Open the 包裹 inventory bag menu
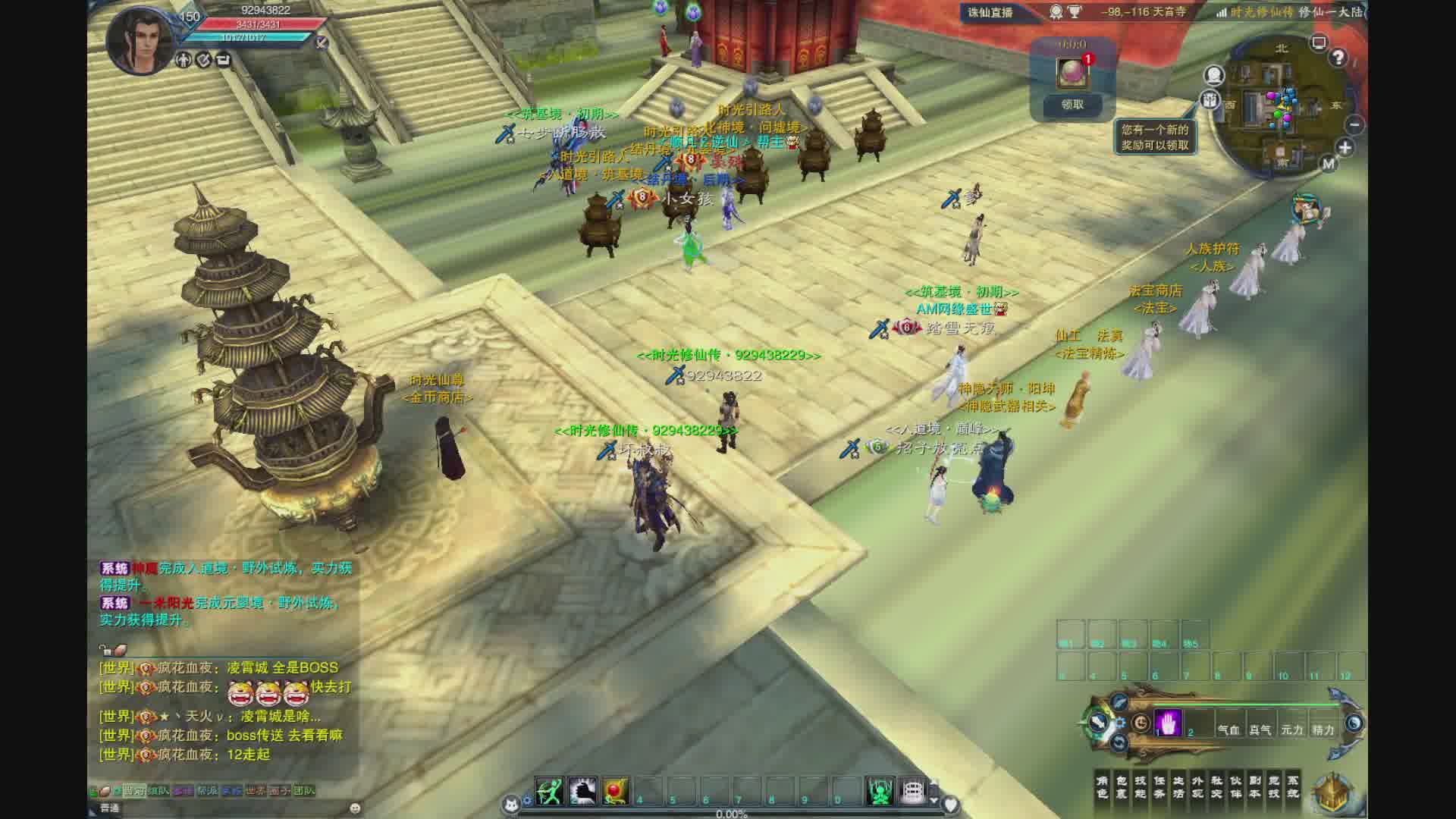 tap(1122, 786)
